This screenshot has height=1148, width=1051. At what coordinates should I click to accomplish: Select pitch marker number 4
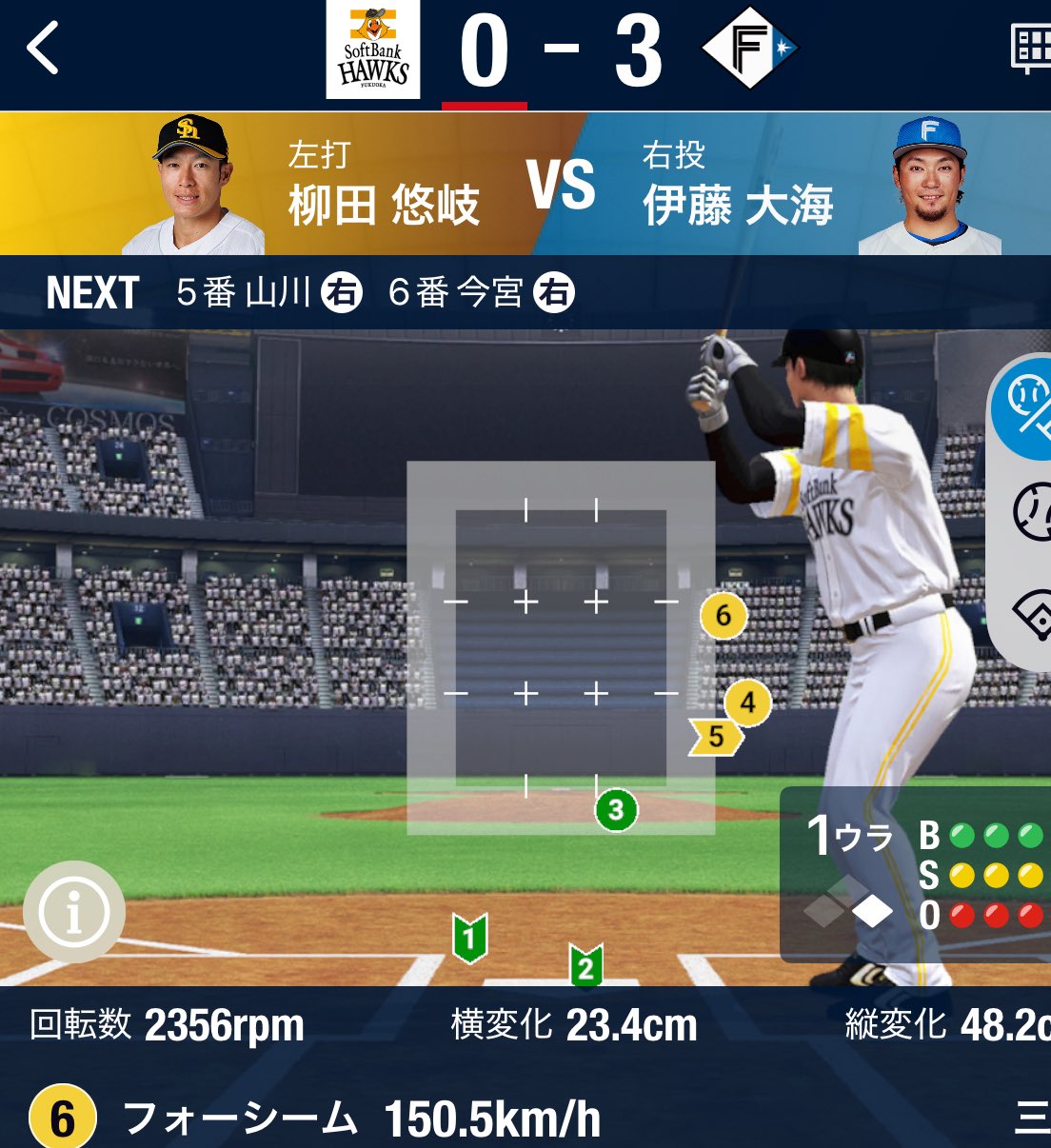[x=747, y=703]
